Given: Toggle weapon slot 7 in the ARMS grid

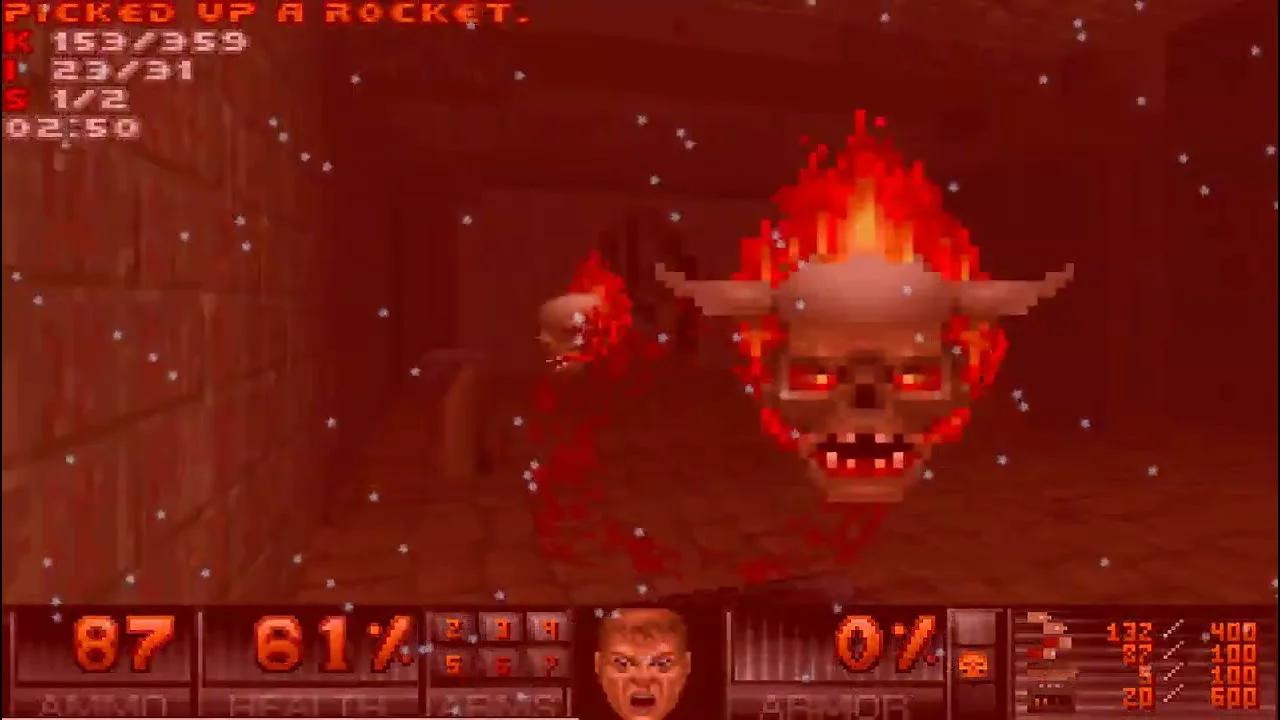Looking at the screenshot, I should 552,665.
